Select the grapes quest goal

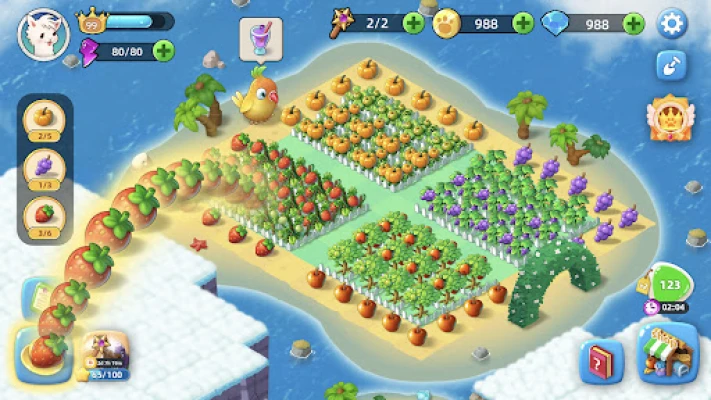pos(43,167)
